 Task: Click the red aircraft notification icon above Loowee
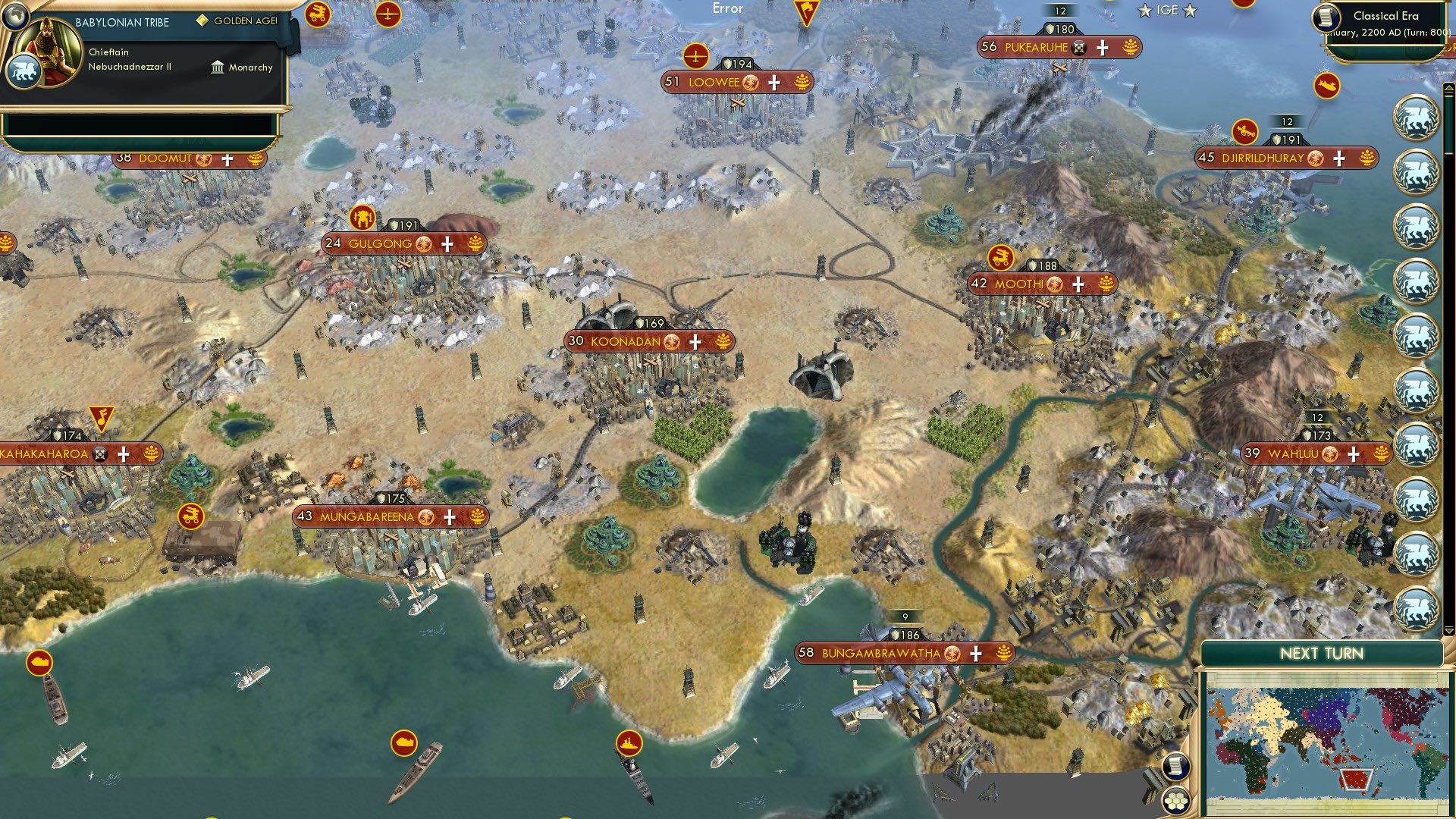point(697,55)
